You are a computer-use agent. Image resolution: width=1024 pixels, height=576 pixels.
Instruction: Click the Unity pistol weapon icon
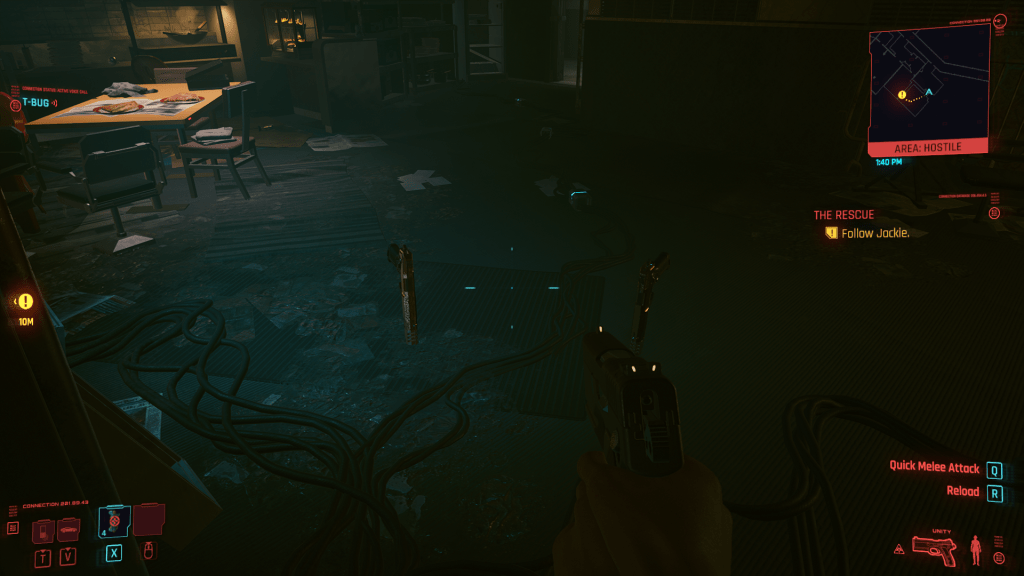pyautogui.click(x=933, y=549)
